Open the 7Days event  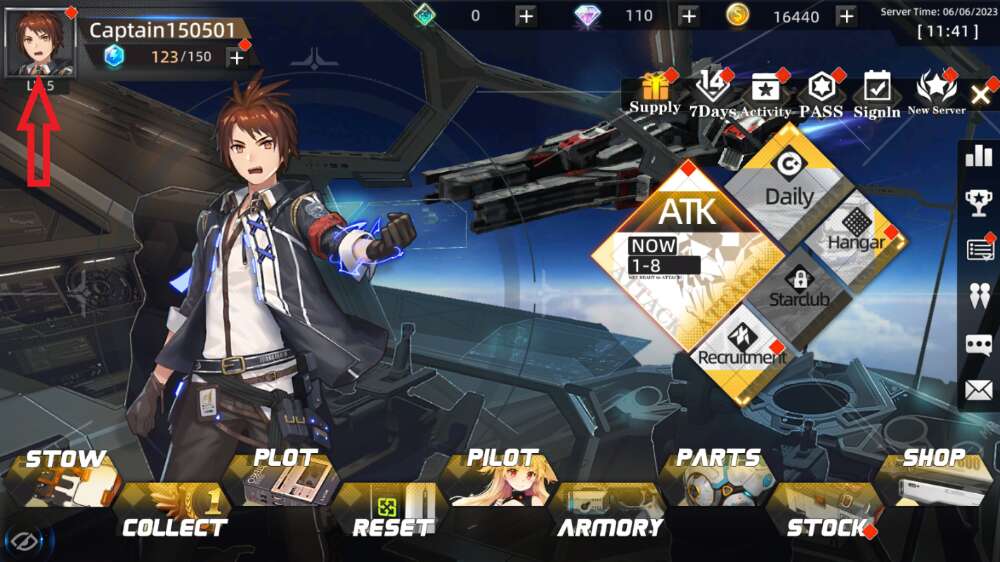pyautogui.click(x=712, y=94)
